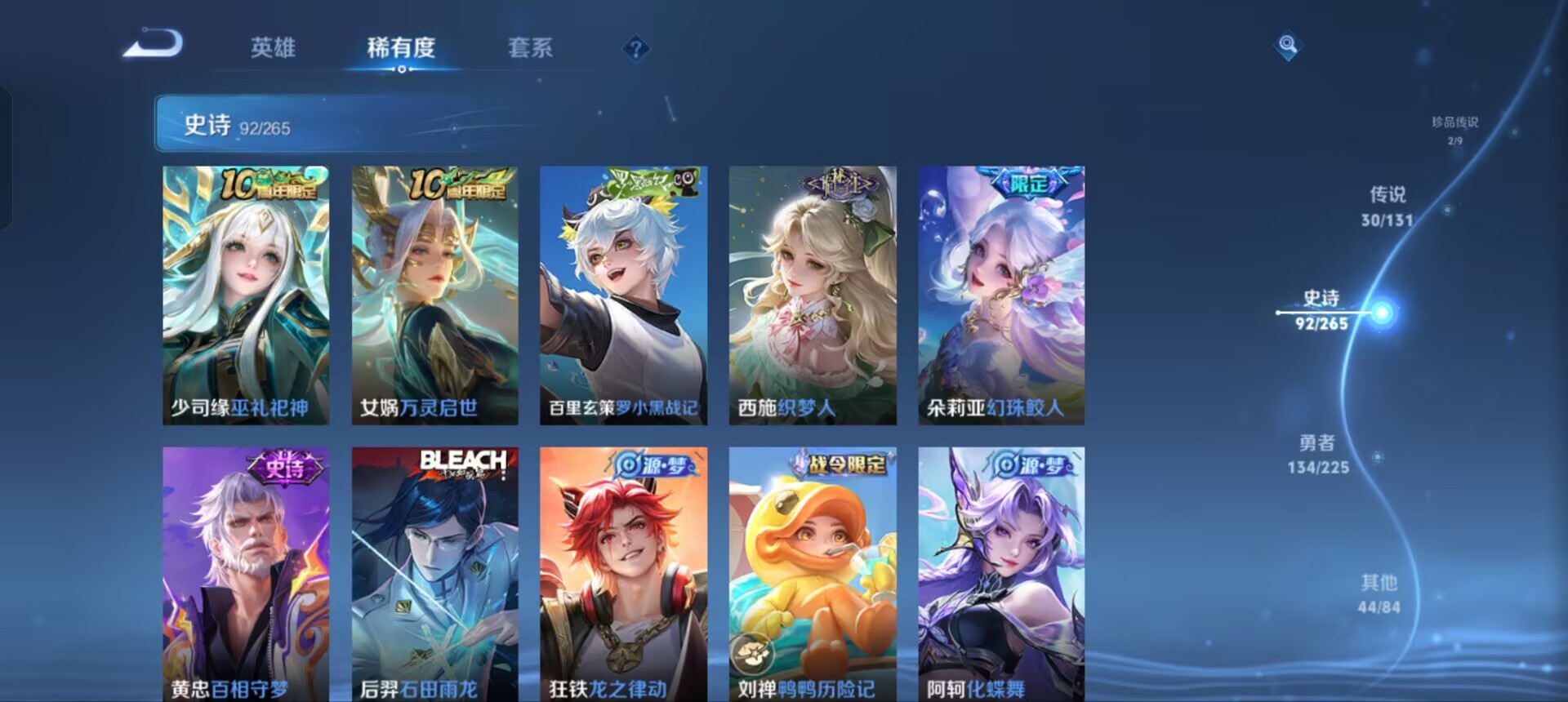Viewport: 1568px width, 702px height.
Task: Open the 西施织梦人 skin thumbnail
Action: pos(813,294)
